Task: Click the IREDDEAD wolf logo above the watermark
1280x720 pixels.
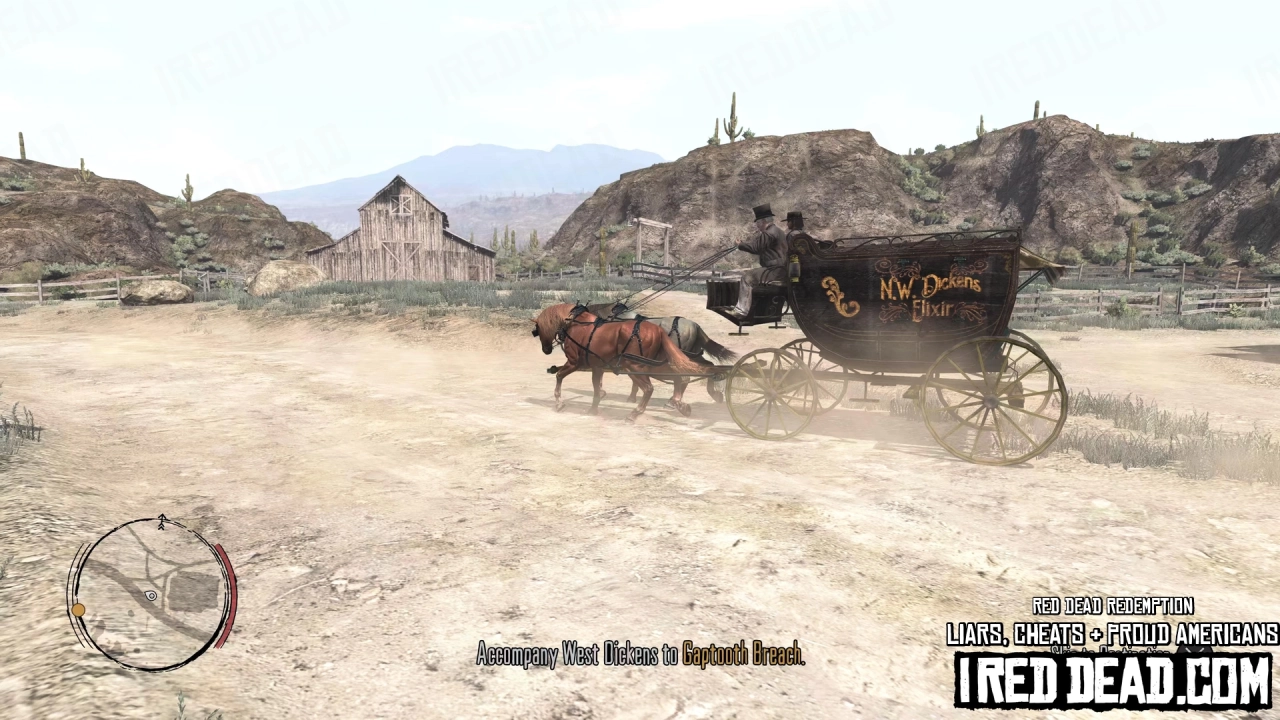Action: pyautogui.click(x=1195, y=650)
